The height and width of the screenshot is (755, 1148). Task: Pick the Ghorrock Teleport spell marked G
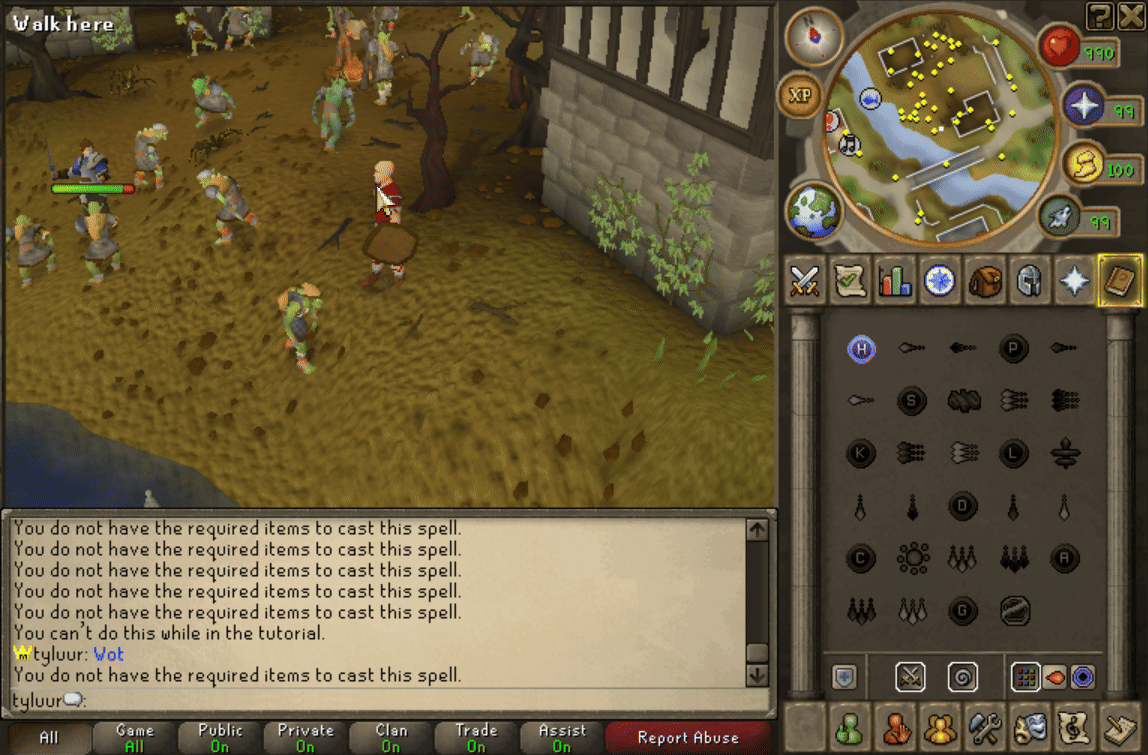point(963,609)
